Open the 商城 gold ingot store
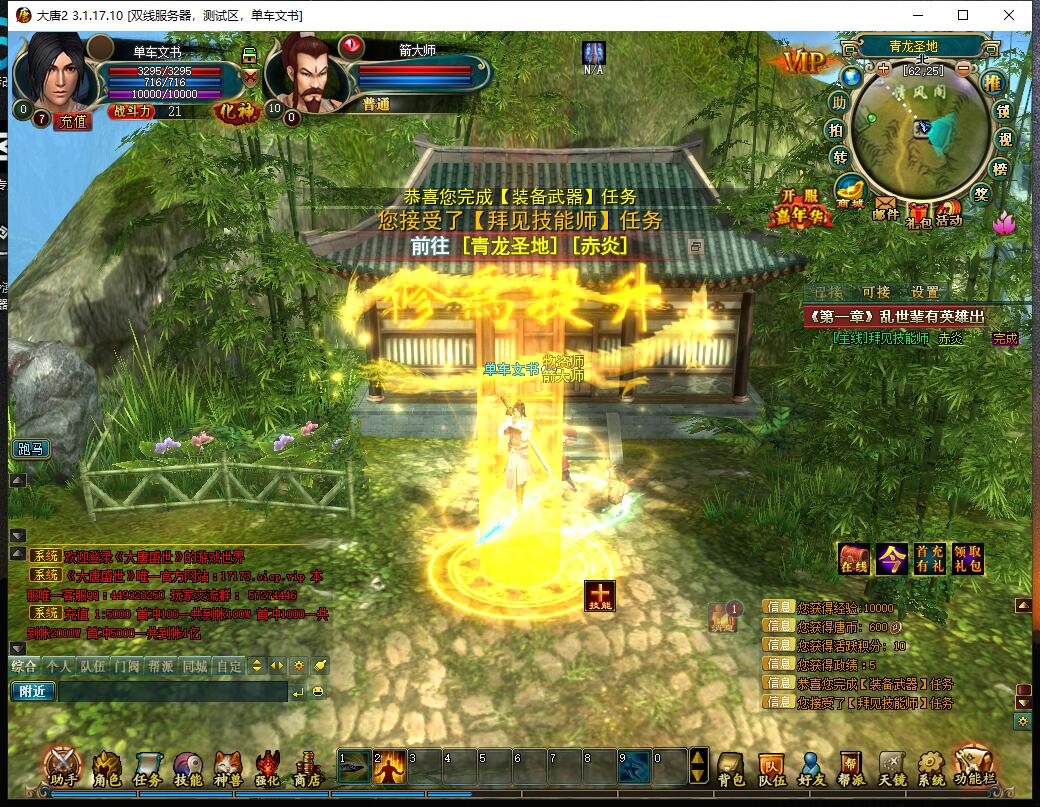The height and width of the screenshot is (807, 1040). coord(851,191)
